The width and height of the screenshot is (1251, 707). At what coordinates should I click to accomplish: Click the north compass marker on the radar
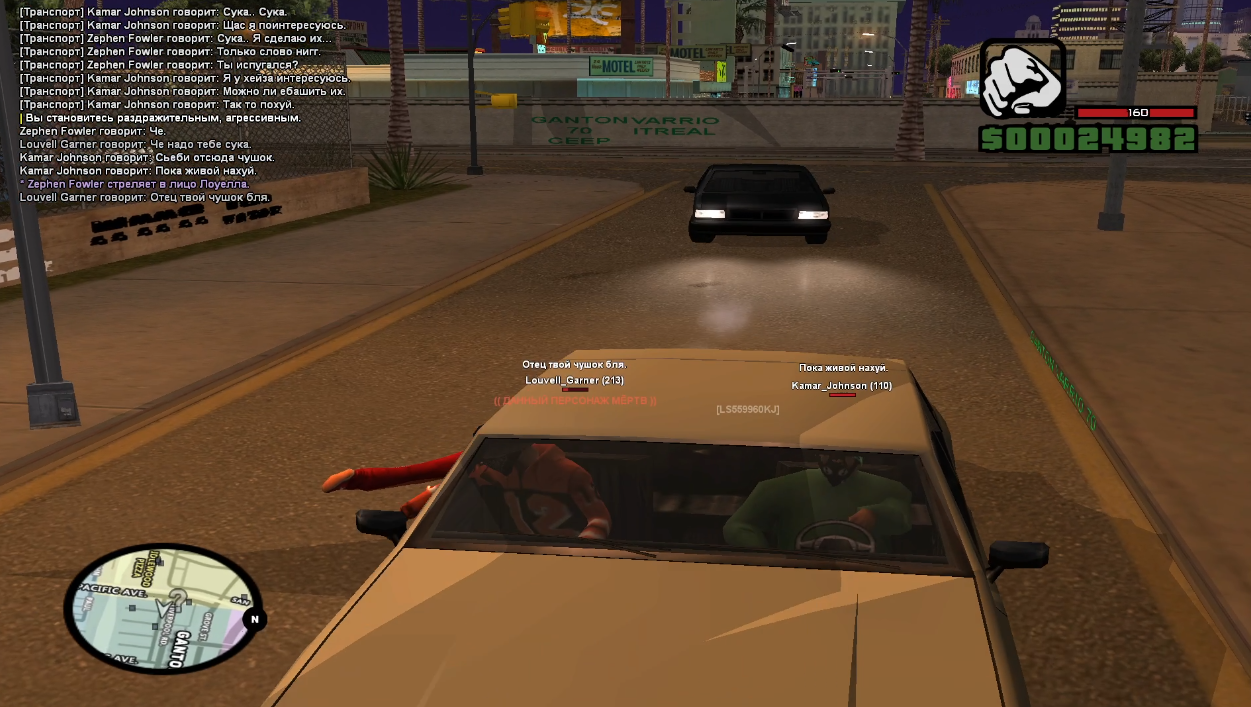point(254,620)
